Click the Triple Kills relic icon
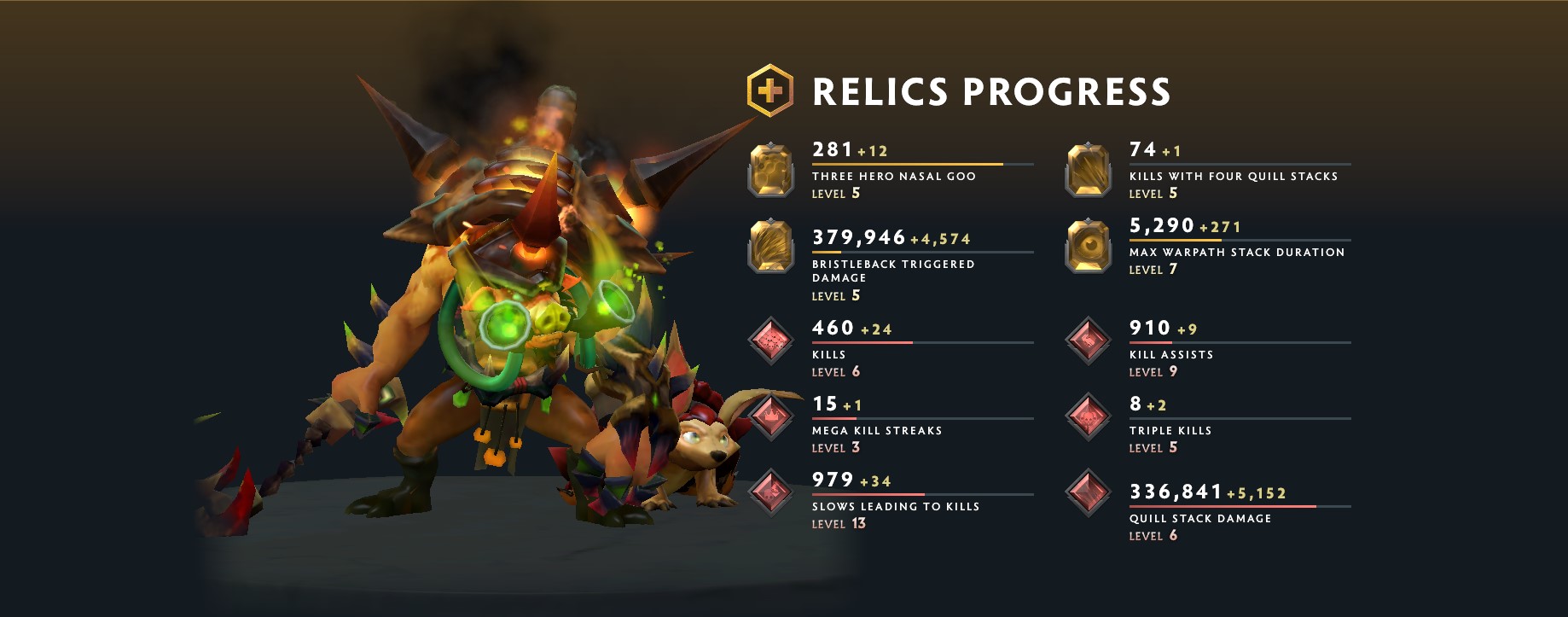This screenshot has width=1568, height=617. tap(1087, 416)
